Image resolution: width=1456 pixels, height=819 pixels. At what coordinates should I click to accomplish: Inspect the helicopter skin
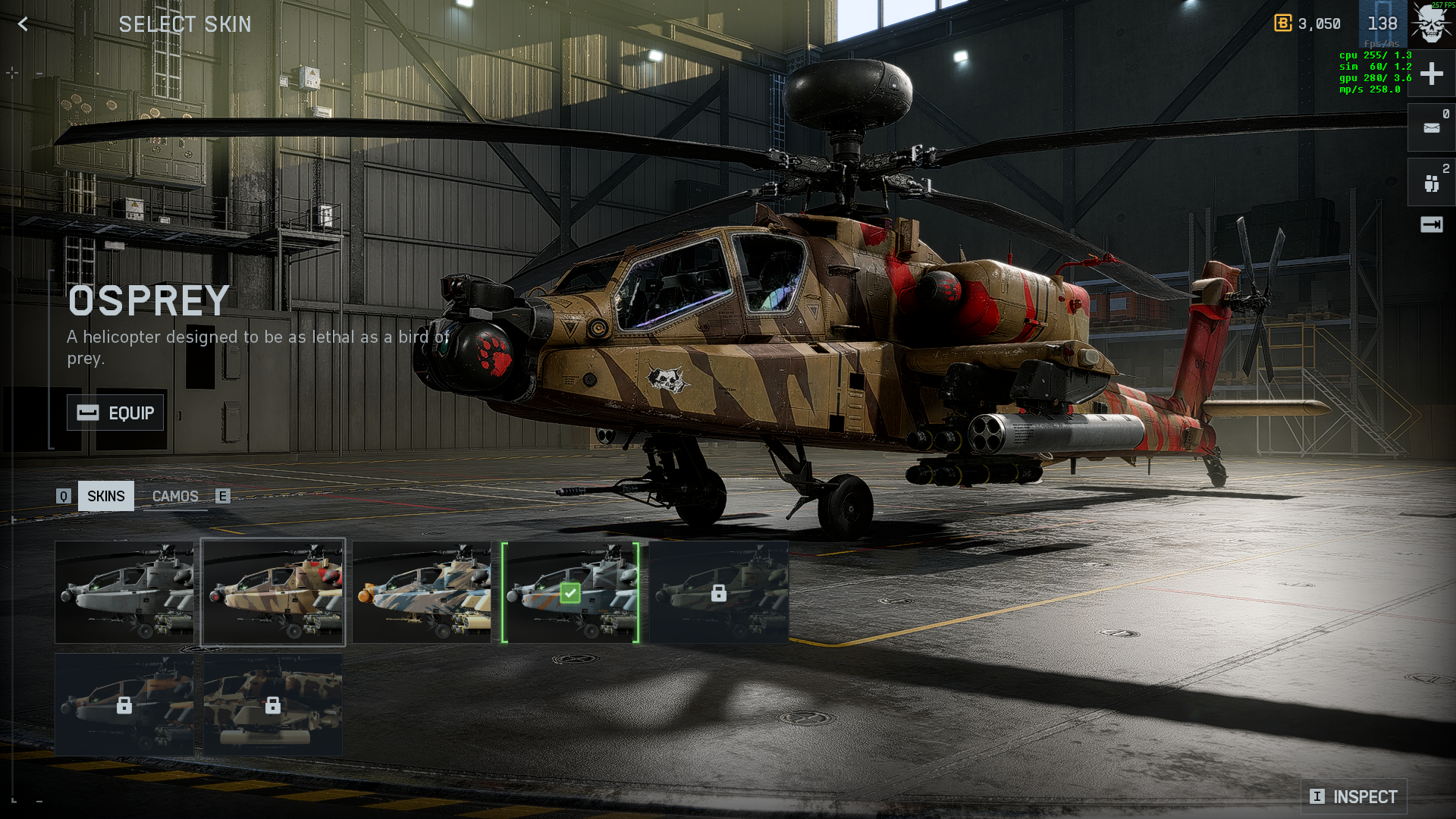(x=1354, y=796)
